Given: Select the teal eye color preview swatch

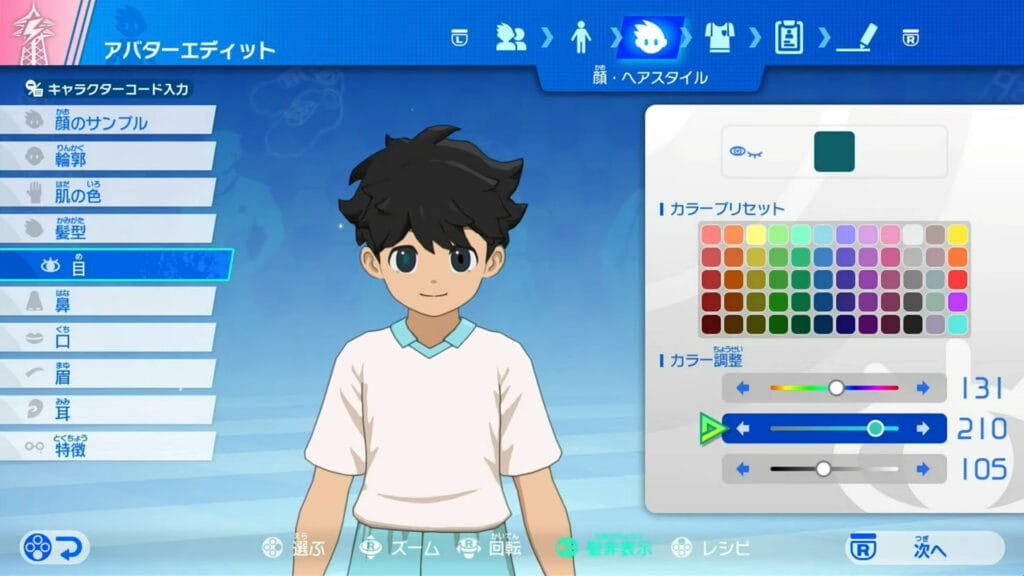Looking at the screenshot, I should tap(834, 151).
